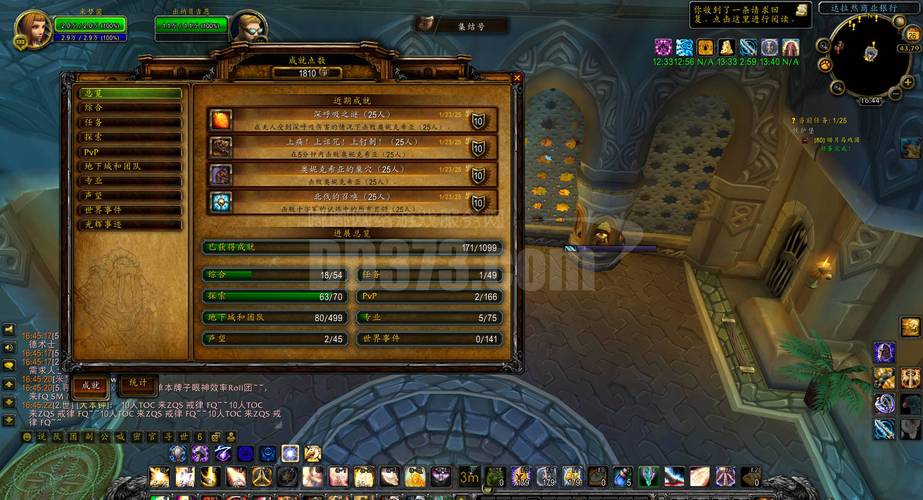The width and height of the screenshot is (923, 500).
Task: Select the PvP achievement category
Action: [130, 152]
